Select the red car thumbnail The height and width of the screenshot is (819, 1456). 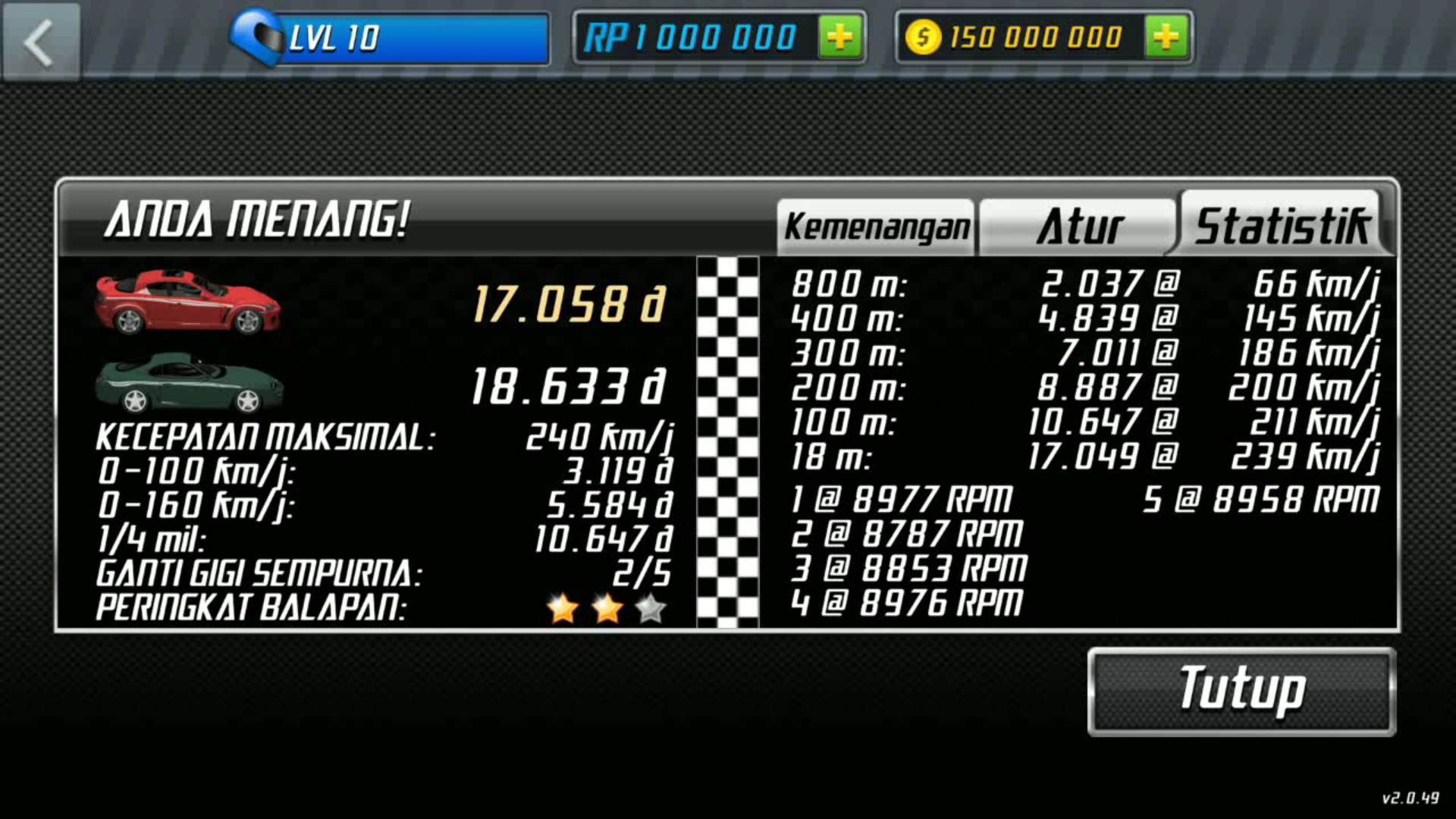point(186,303)
